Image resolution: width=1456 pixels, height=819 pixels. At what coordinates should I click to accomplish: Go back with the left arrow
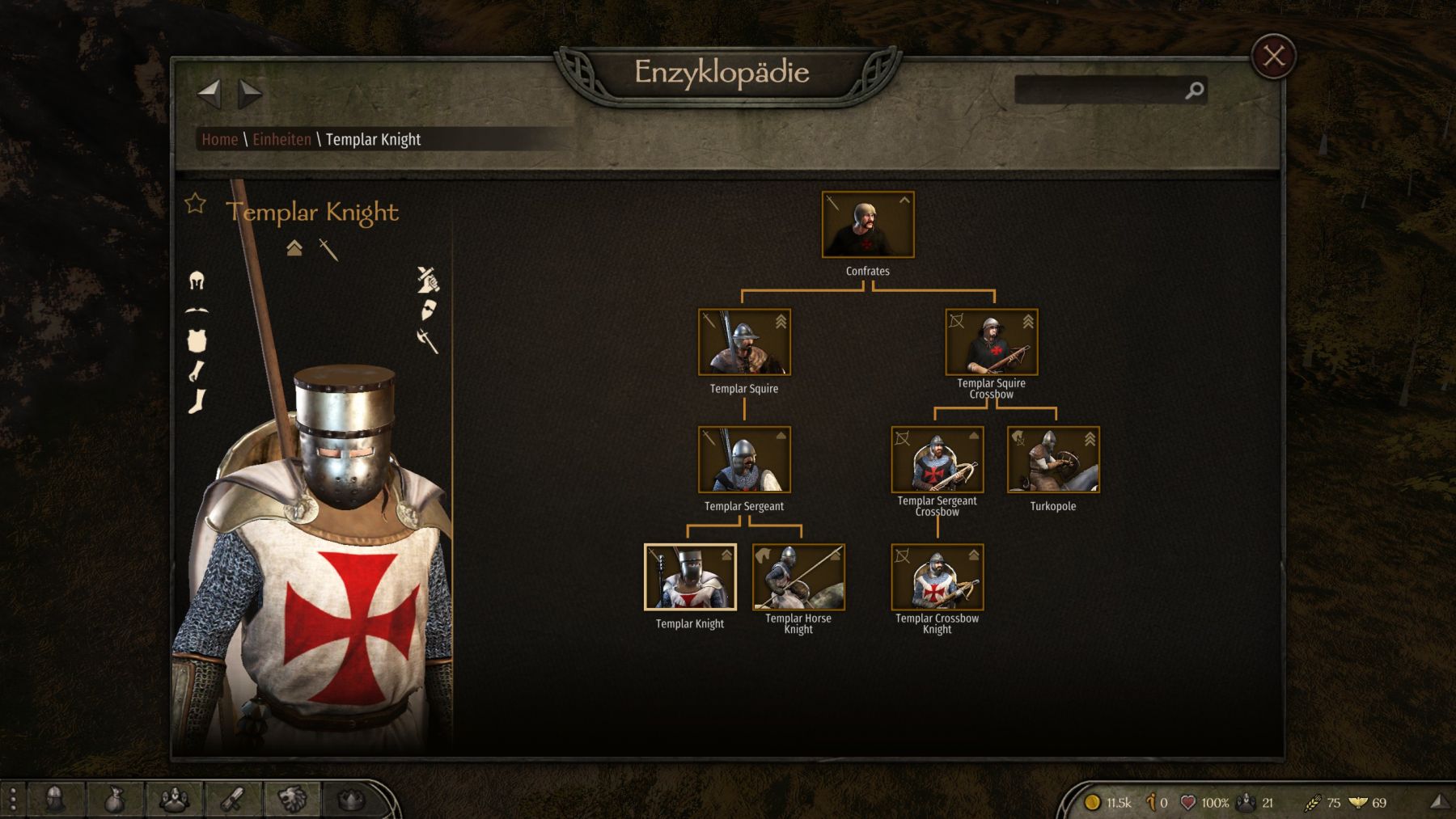click(209, 94)
